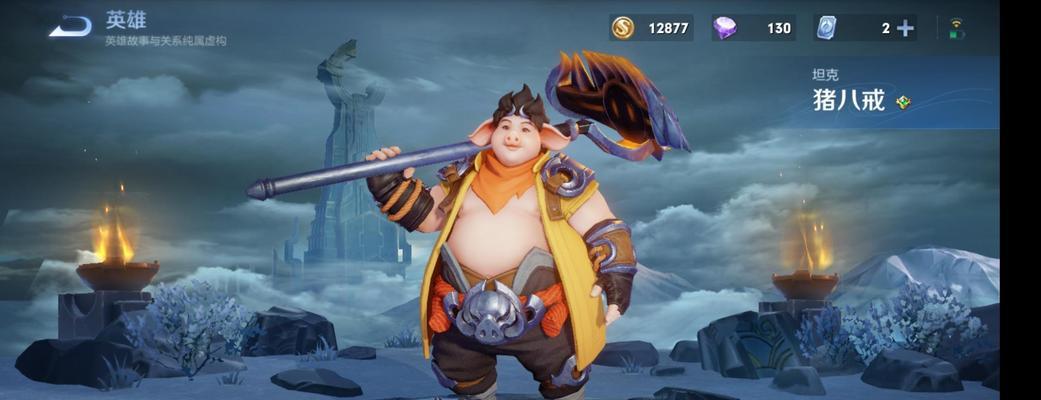Viewport: 1041px width, 400px height.
Task: Select the purple diamond currency icon
Action: [725, 28]
